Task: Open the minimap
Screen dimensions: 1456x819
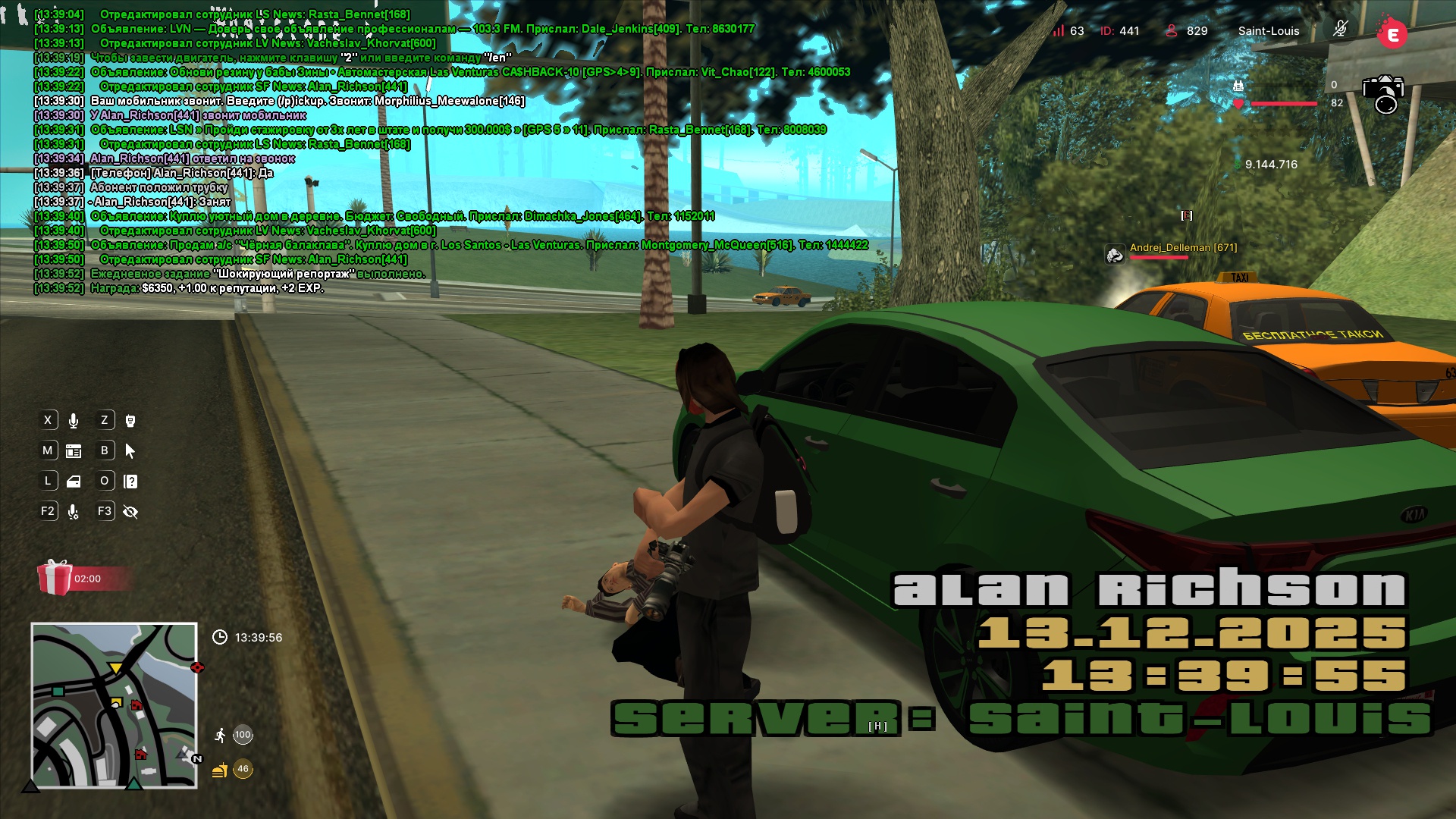Action: point(114,705)
